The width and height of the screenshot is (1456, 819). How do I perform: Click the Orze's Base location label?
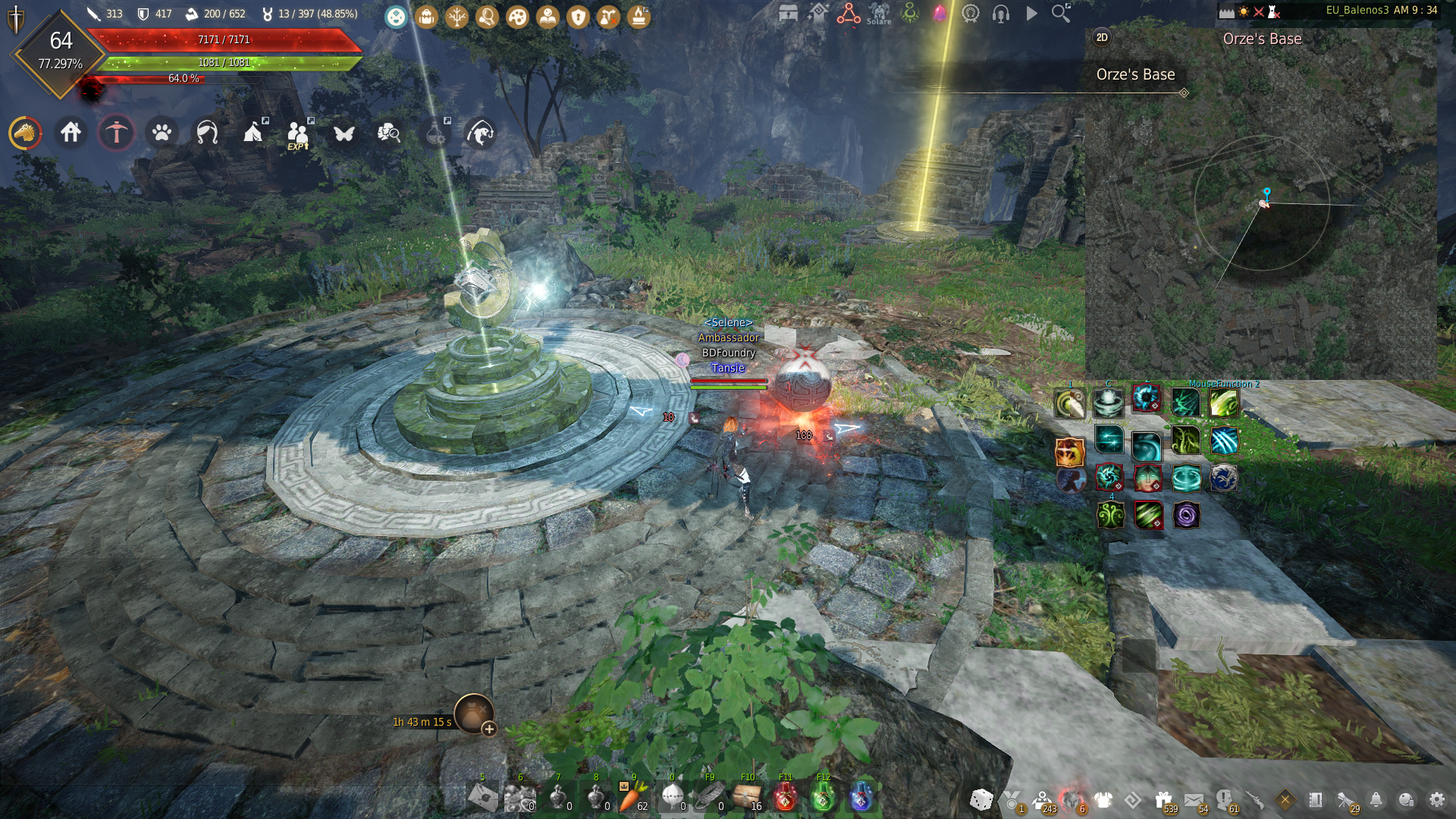pos(1135,75)
